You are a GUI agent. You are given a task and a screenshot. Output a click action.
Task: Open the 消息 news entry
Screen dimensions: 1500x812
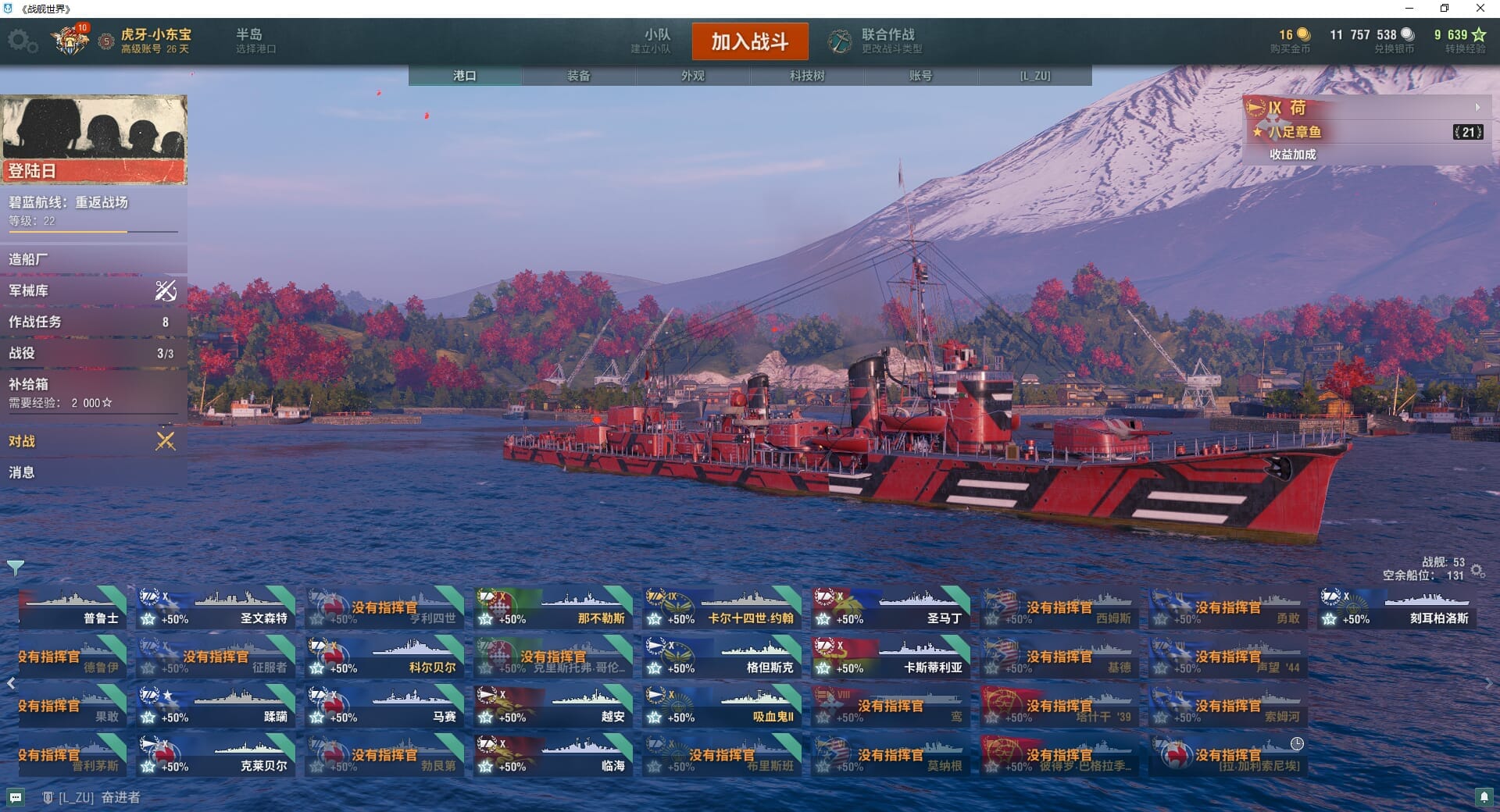[92, 472]
